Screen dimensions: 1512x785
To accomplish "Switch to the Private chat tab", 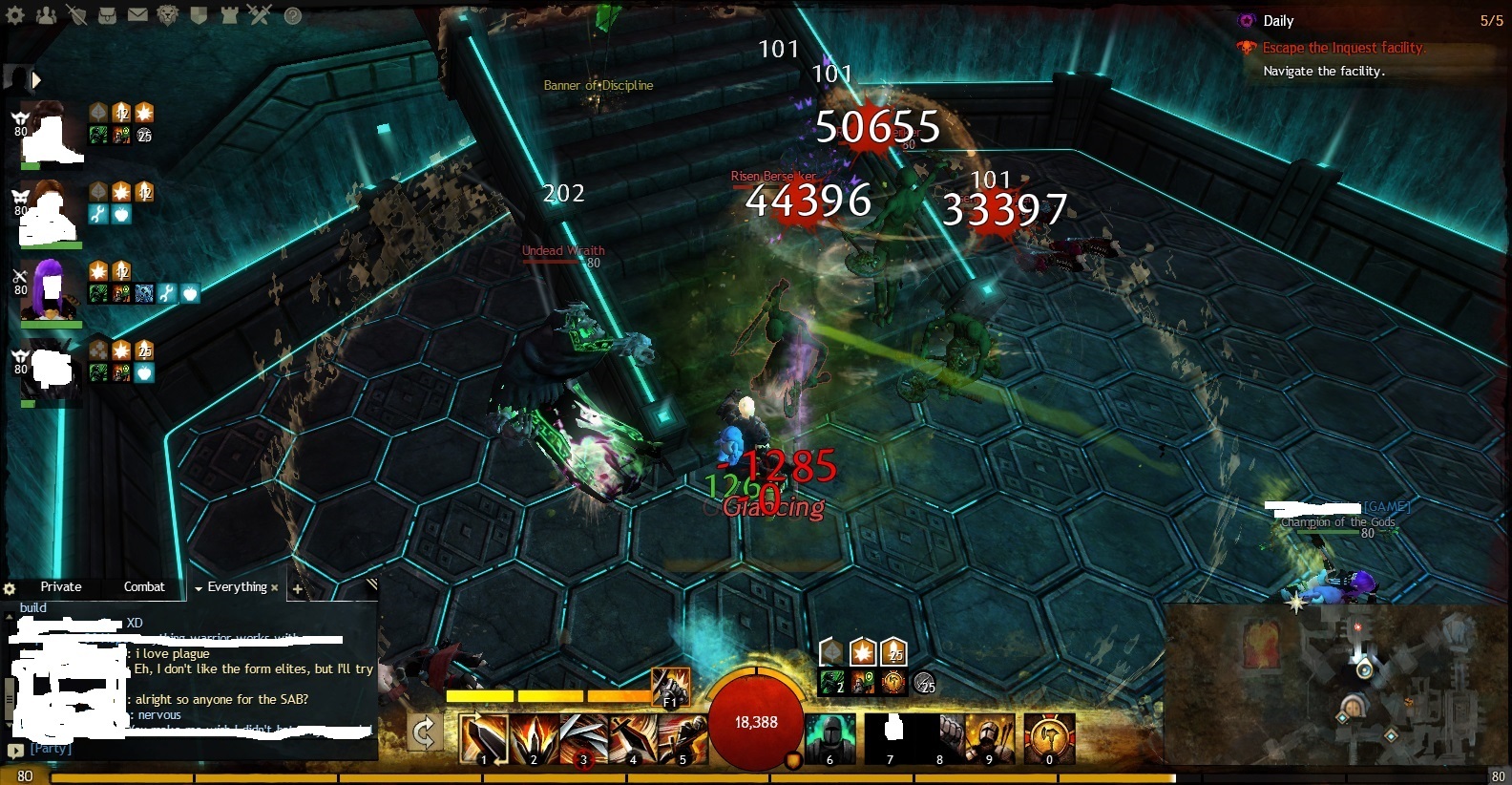I will tap(61, 586).
